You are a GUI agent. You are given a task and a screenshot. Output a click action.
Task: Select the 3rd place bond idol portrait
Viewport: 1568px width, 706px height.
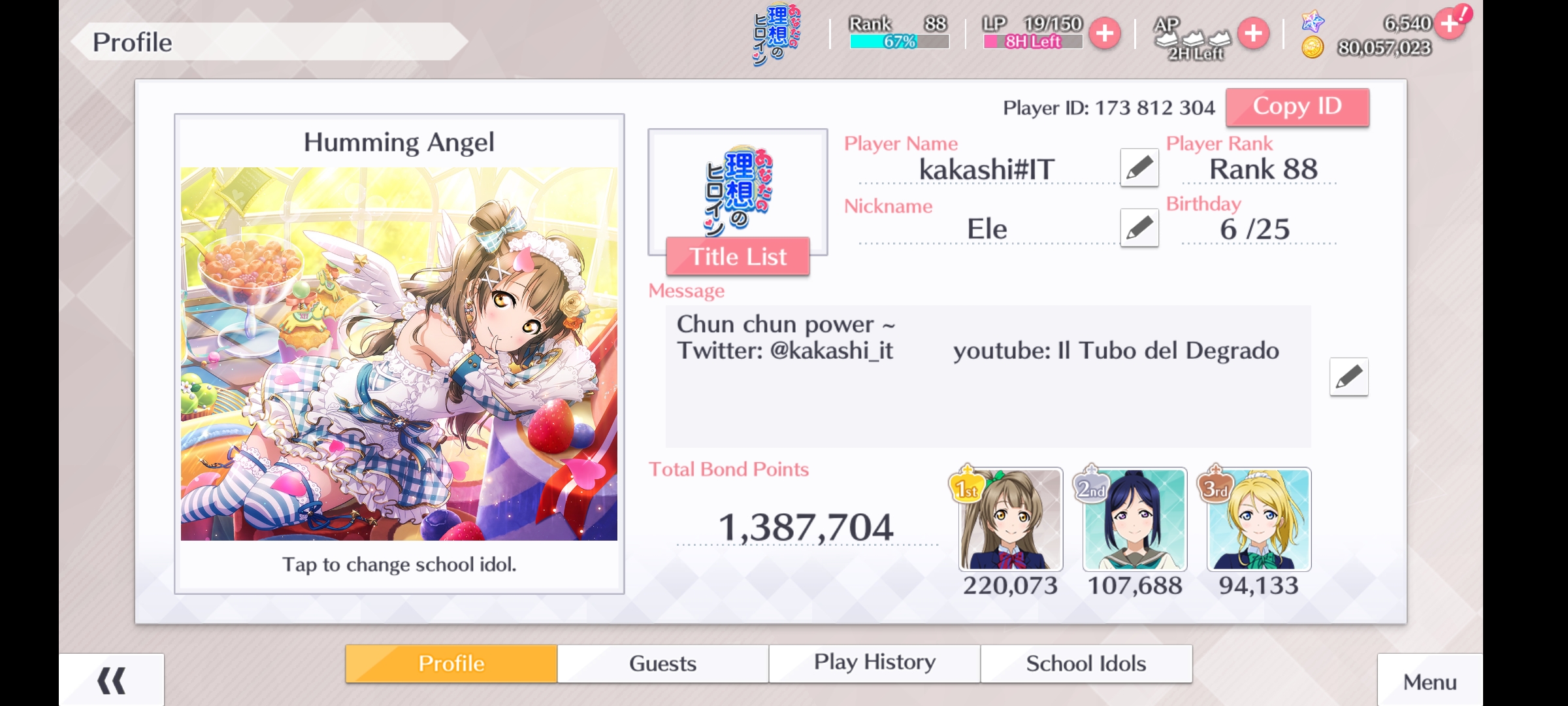(1258, 520)
